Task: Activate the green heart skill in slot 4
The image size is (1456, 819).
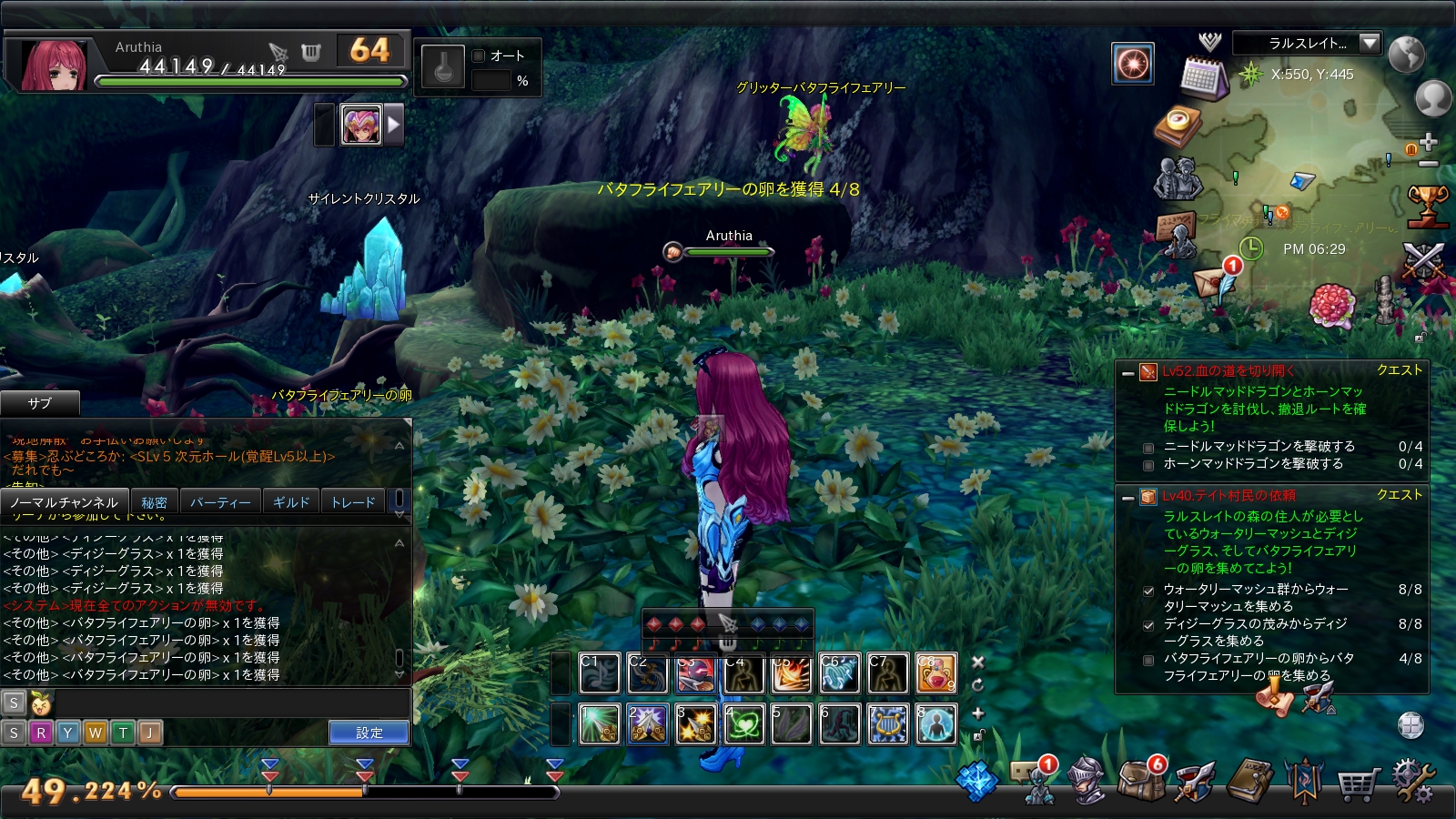Action: click(743, 725)
